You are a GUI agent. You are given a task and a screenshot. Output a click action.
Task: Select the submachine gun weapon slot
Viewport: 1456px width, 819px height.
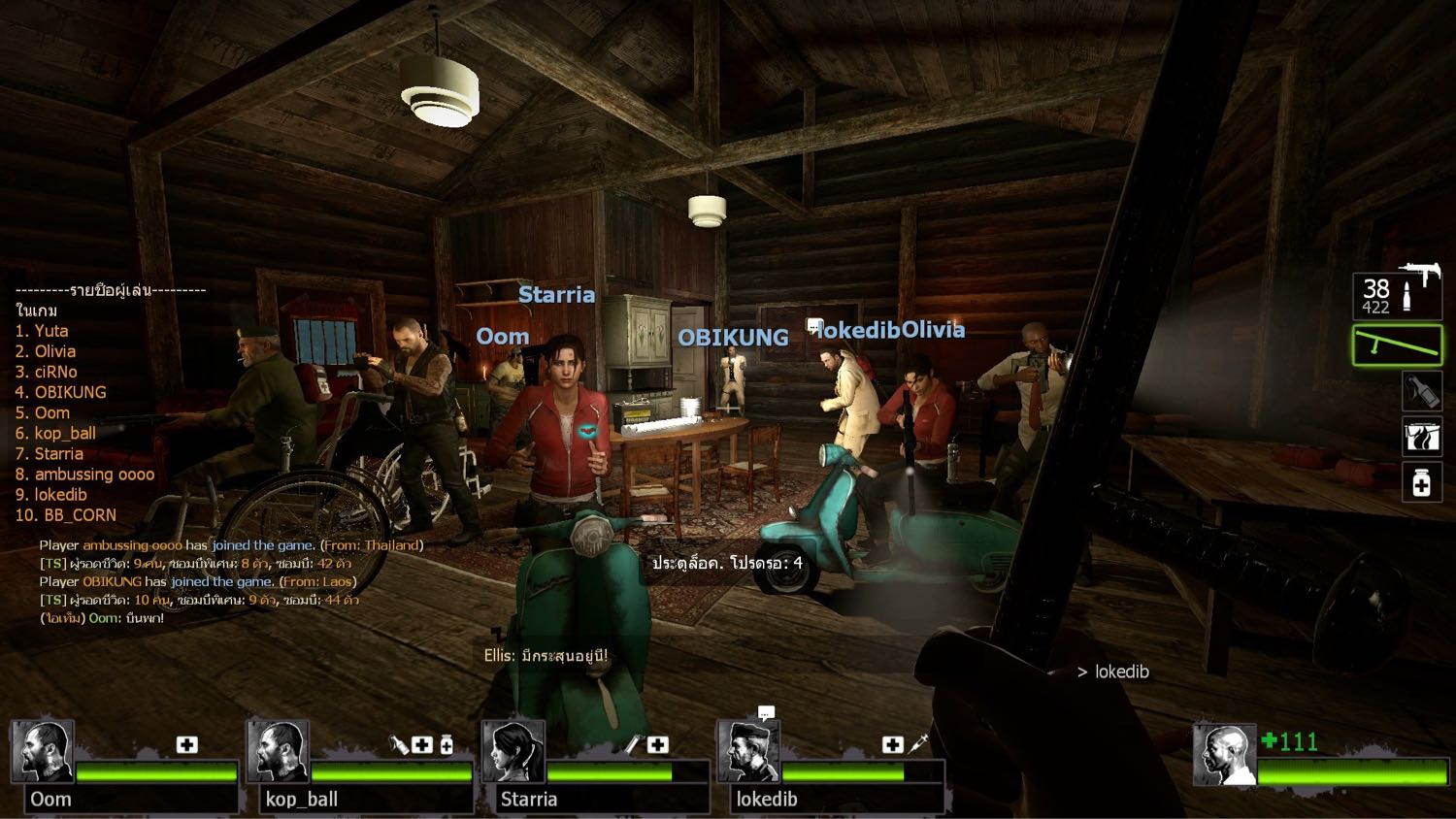pos(1398,294)
